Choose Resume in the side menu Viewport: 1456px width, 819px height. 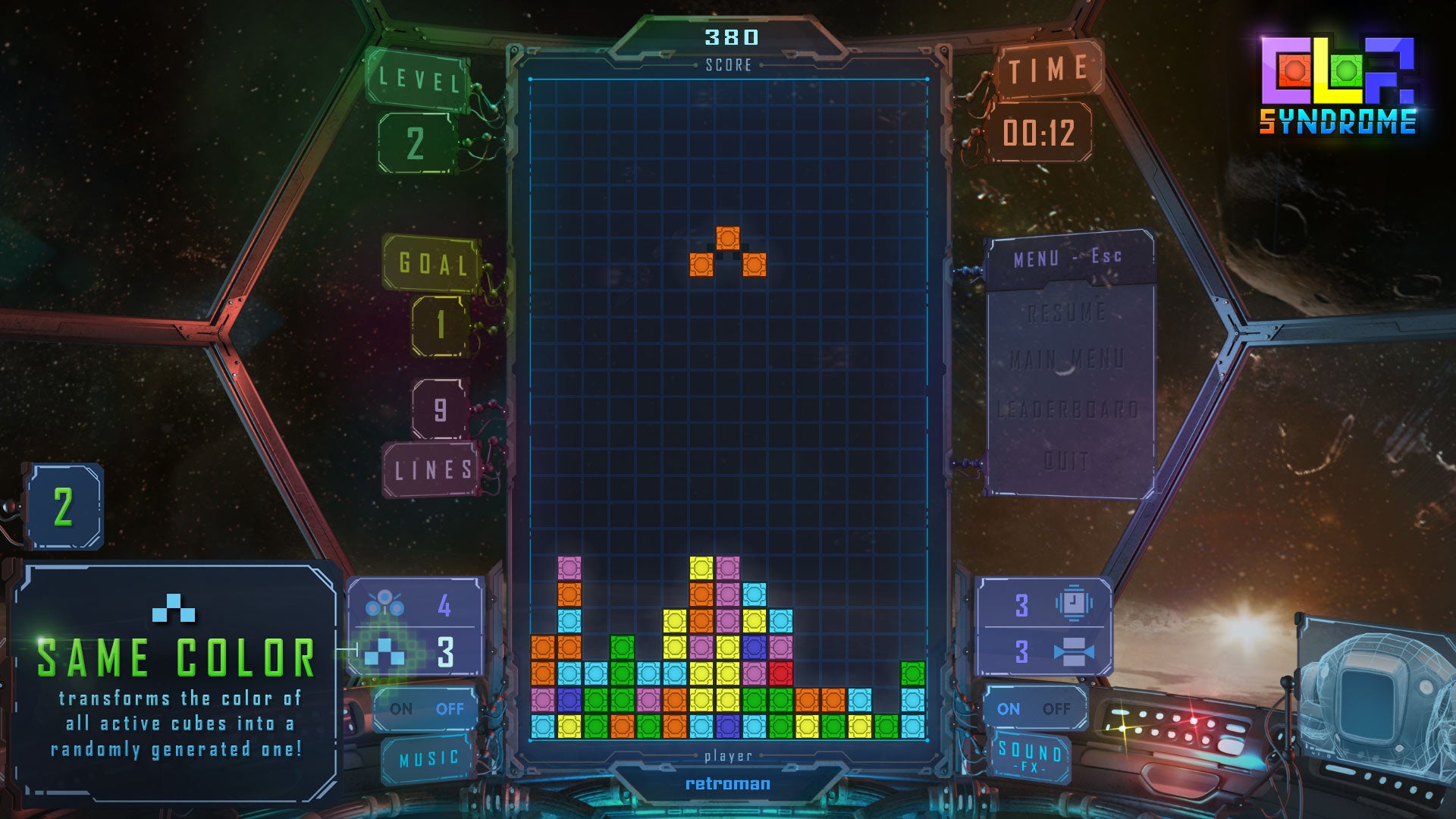(x=1068, y=312)
